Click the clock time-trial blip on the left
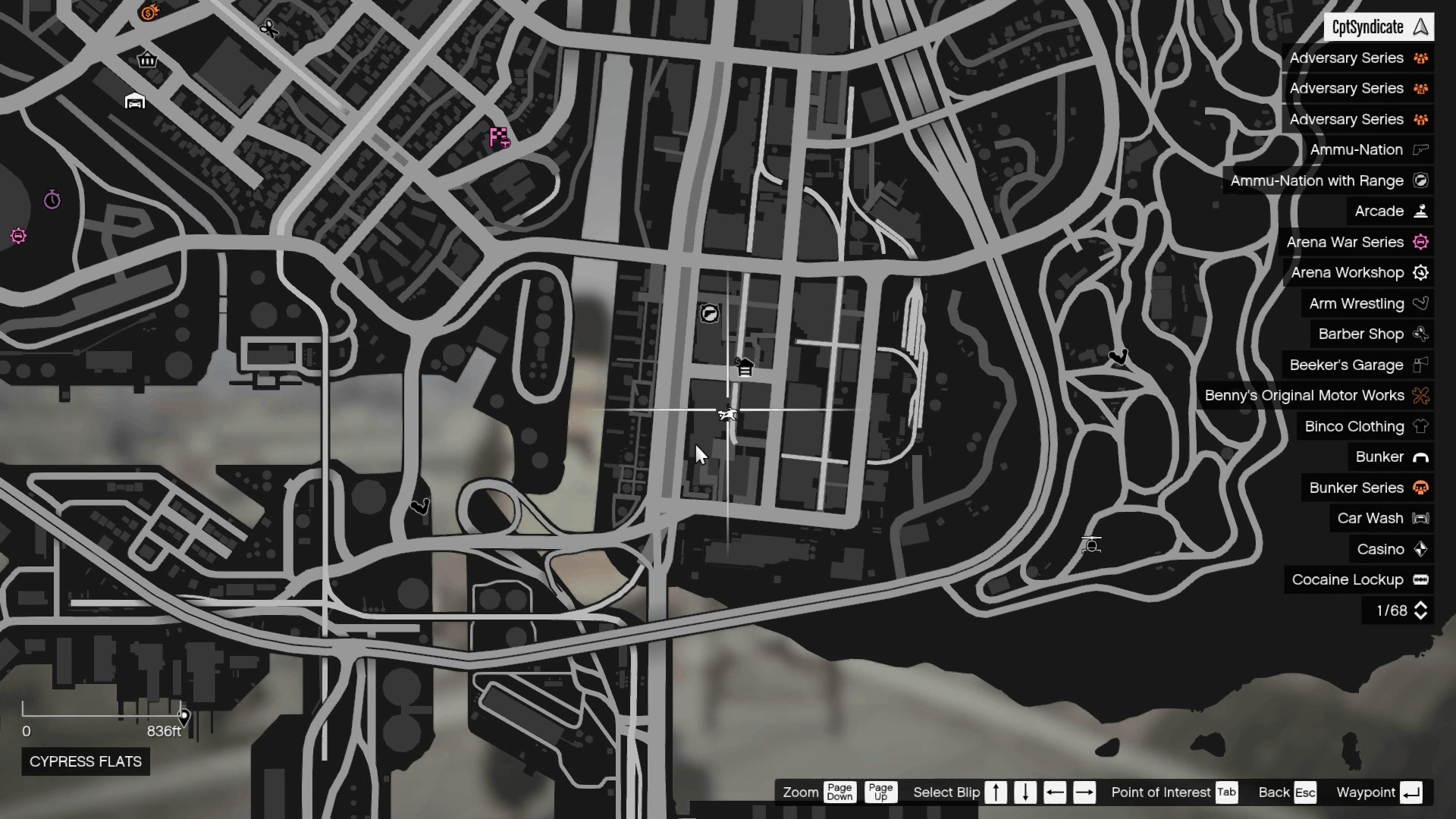This screenshot has width=1456, height=819. click(x=52, y=199)
